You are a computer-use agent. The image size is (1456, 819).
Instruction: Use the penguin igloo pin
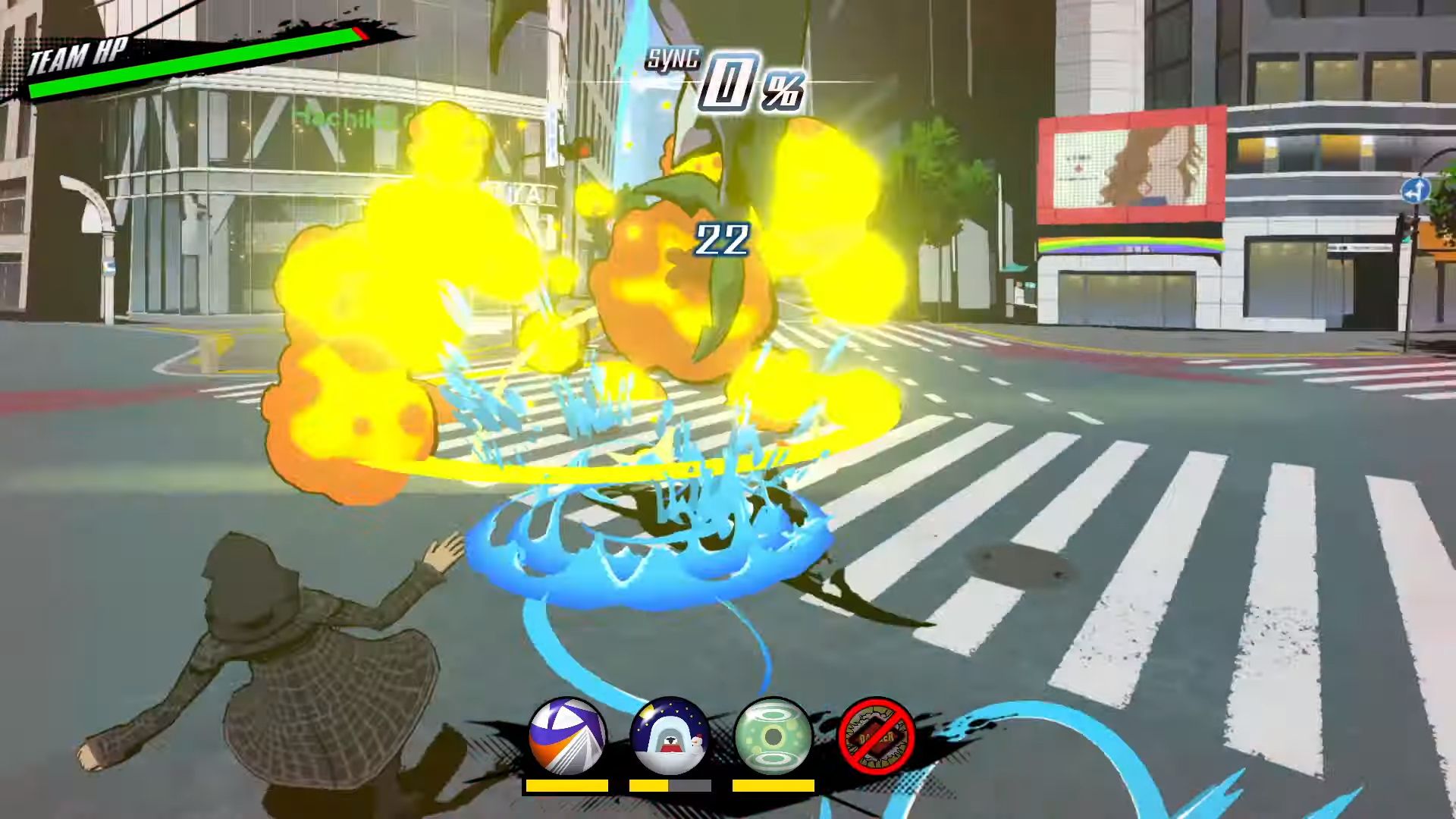(670, 736)
